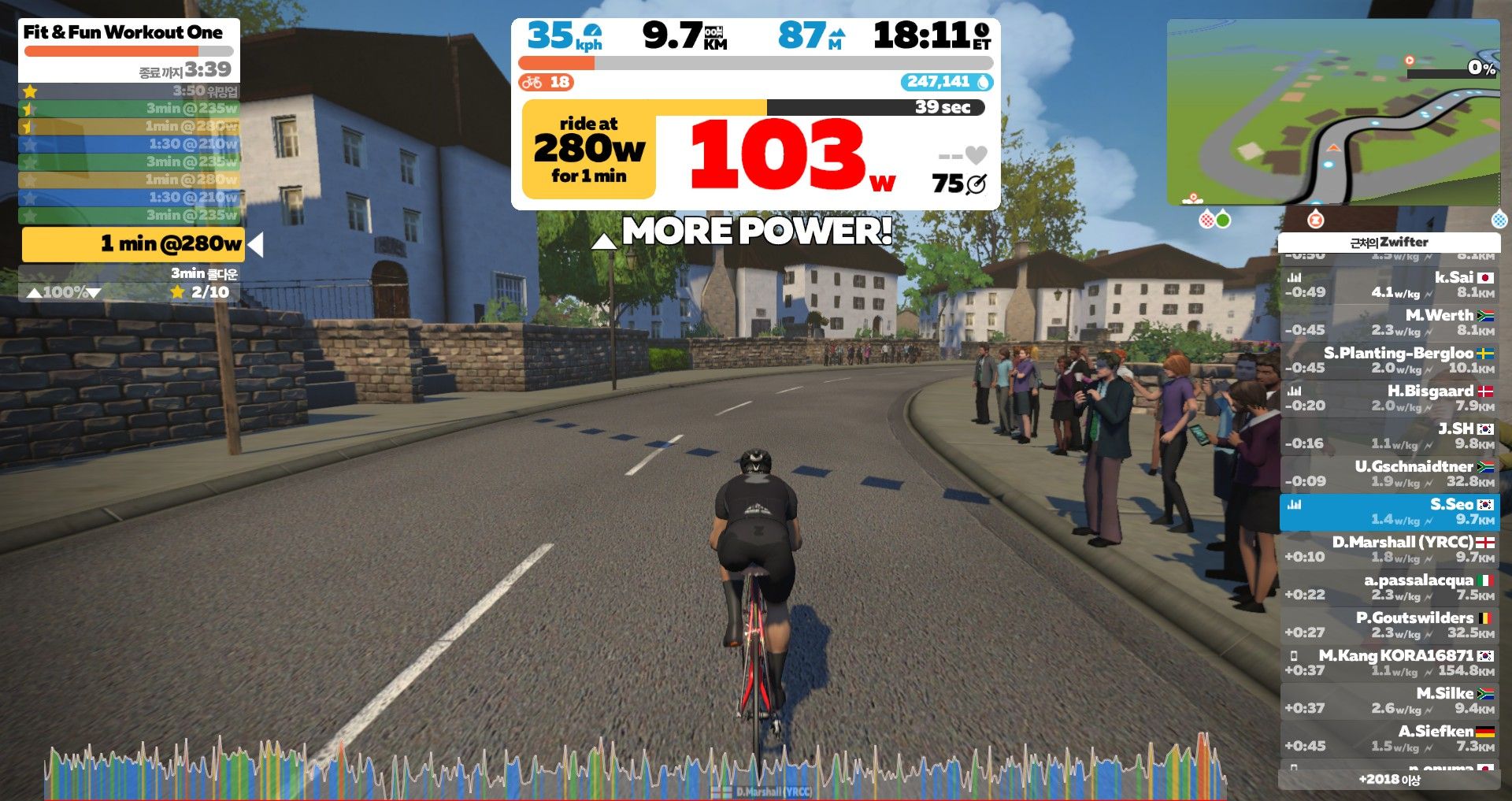
Task: Pick M.Kang KORA16871 rider entry
Action: pos(1389,662)
